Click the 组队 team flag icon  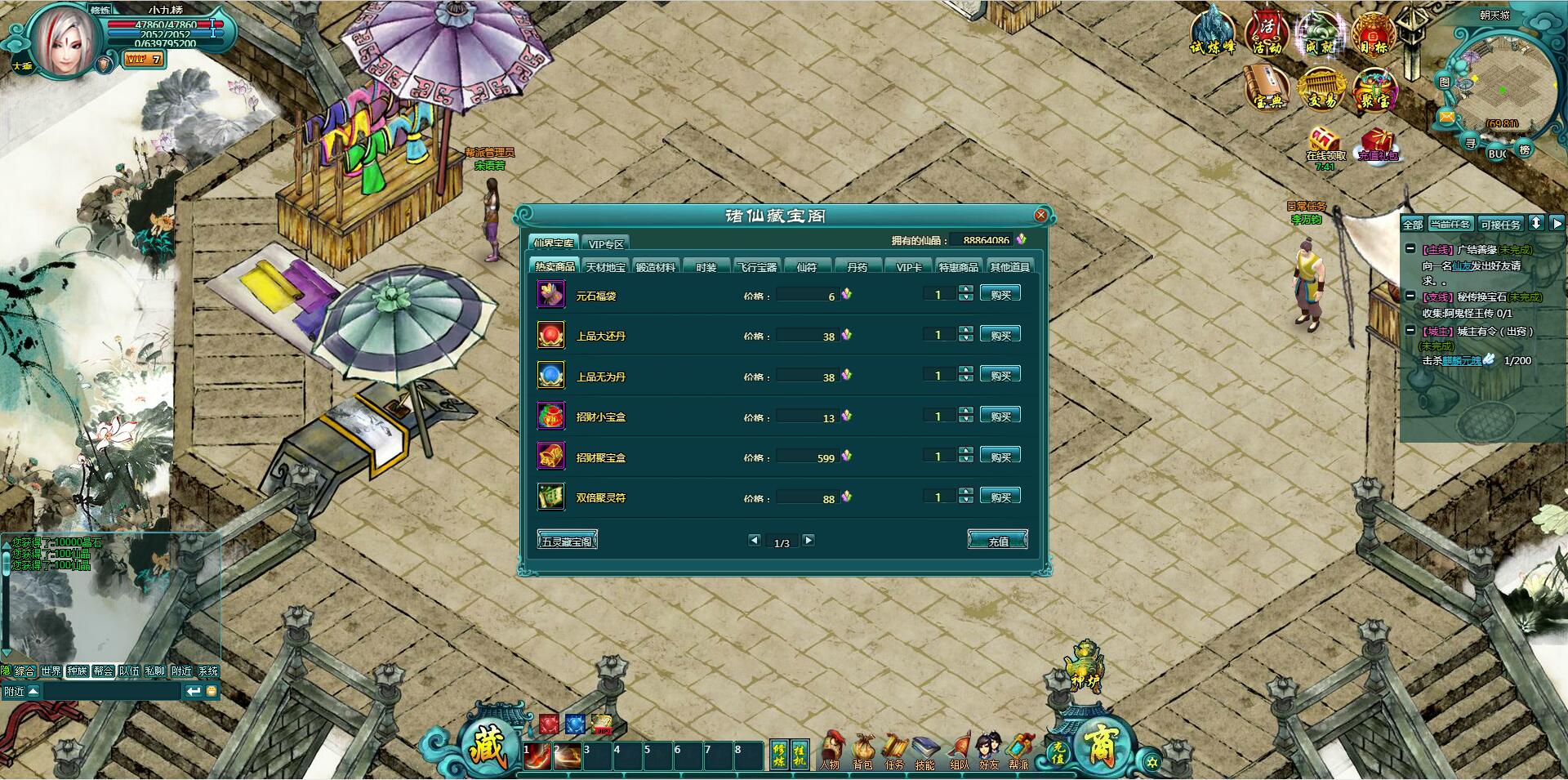point(960,748)
